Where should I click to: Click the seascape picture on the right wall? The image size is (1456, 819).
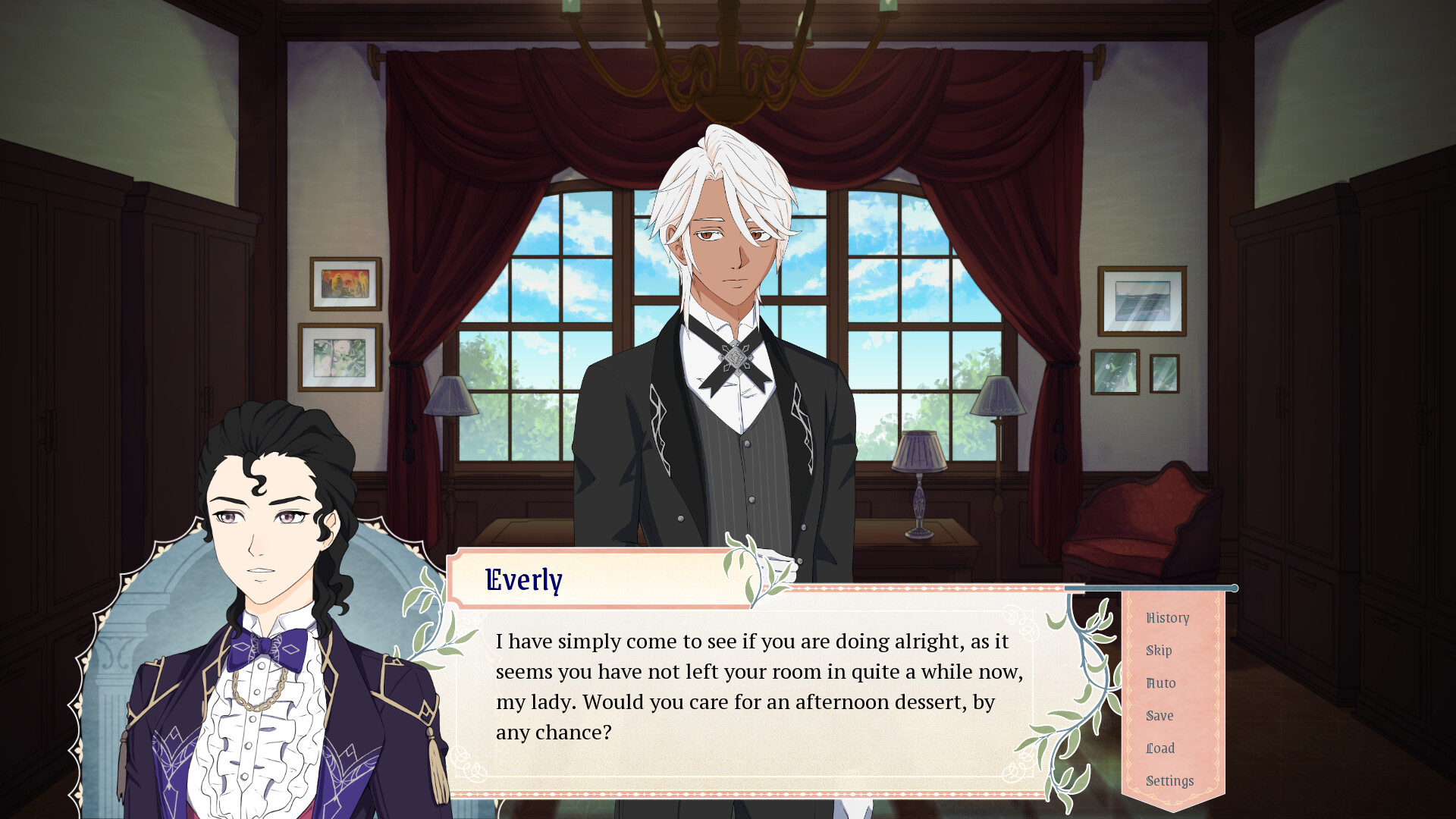click(1141, 300)
